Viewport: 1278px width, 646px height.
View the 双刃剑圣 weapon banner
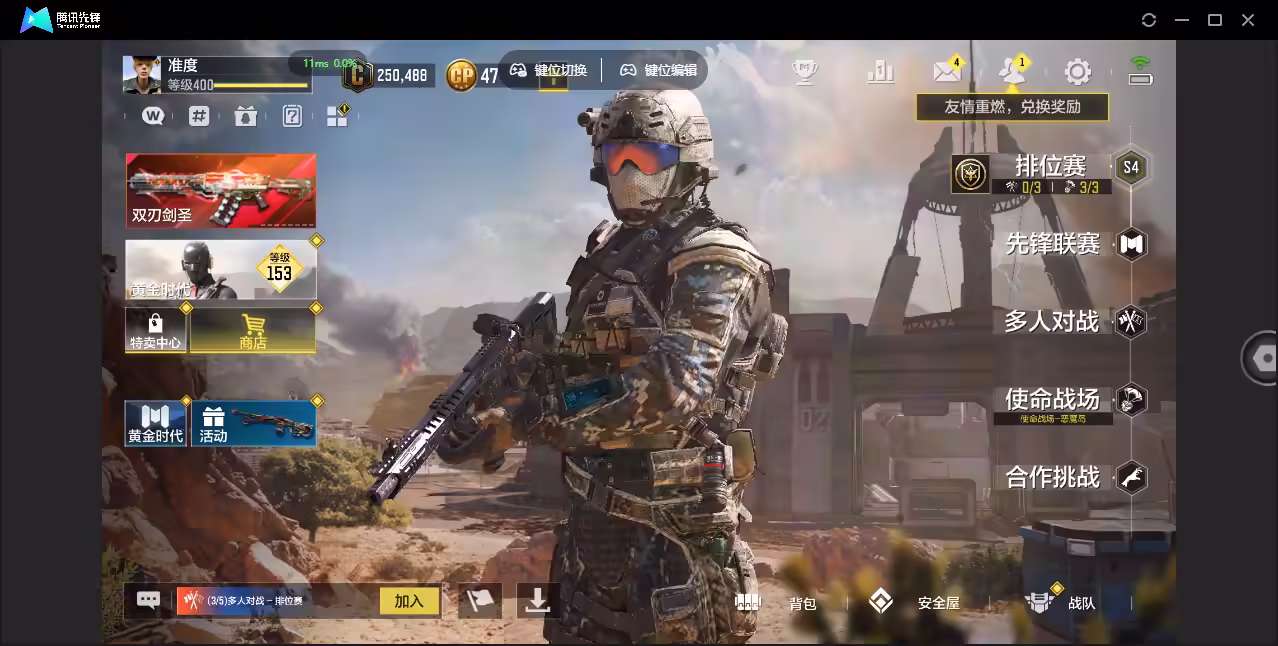[221, 190]
